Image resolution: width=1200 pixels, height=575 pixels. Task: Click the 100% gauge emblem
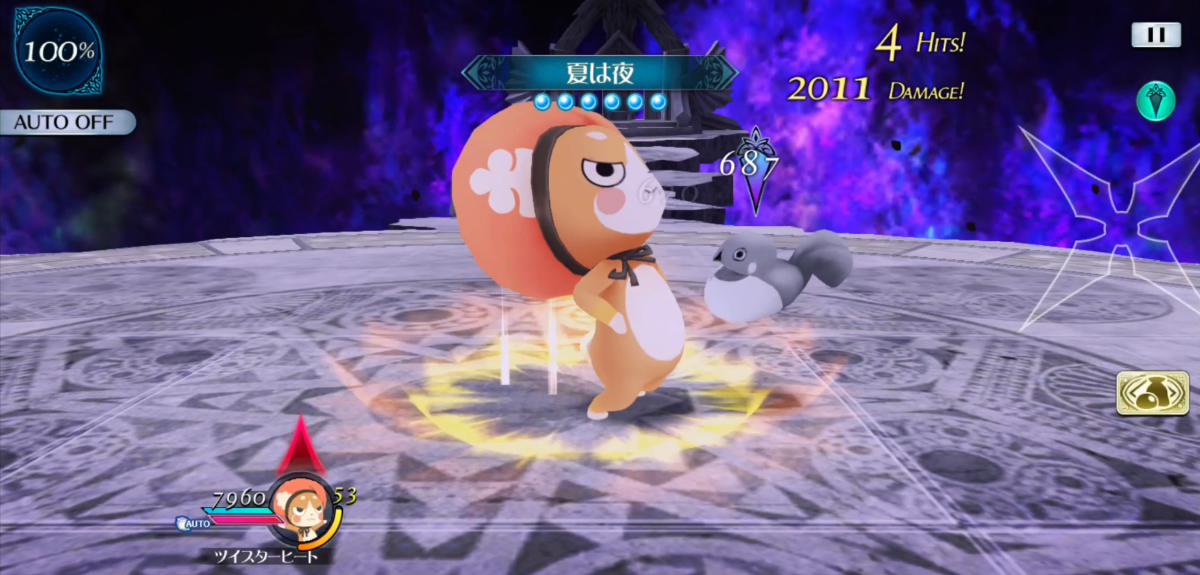click(x=58, y=52)
